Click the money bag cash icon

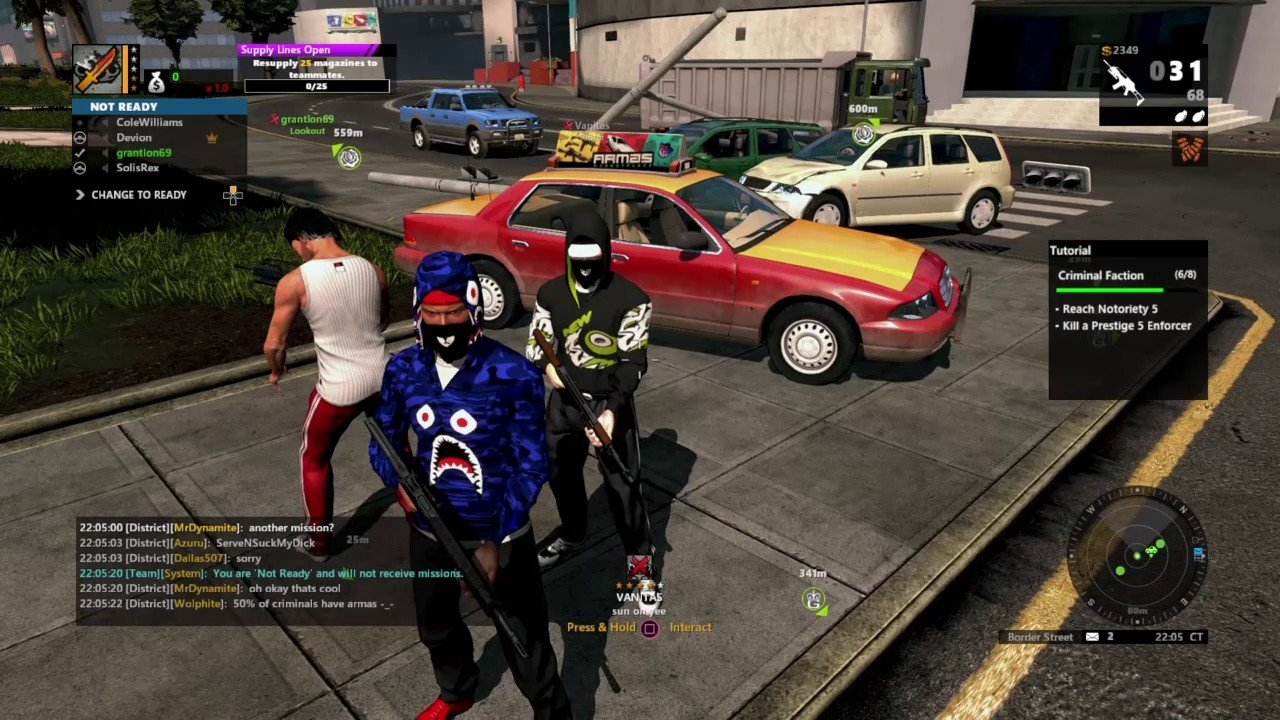[156, 82]
